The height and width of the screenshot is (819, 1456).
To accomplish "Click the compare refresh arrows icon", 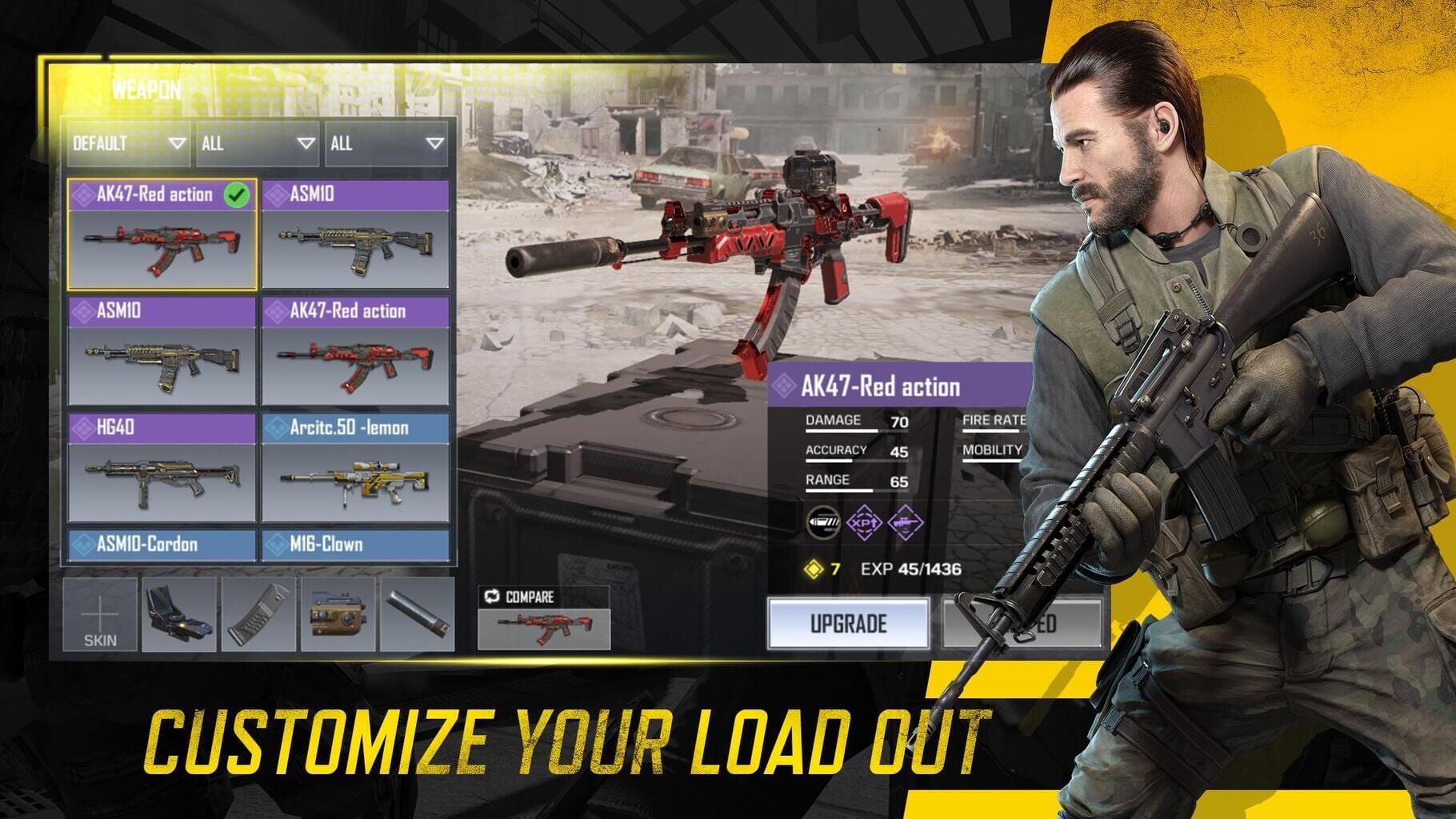I will pyautogui.click(x=491, y=595).
